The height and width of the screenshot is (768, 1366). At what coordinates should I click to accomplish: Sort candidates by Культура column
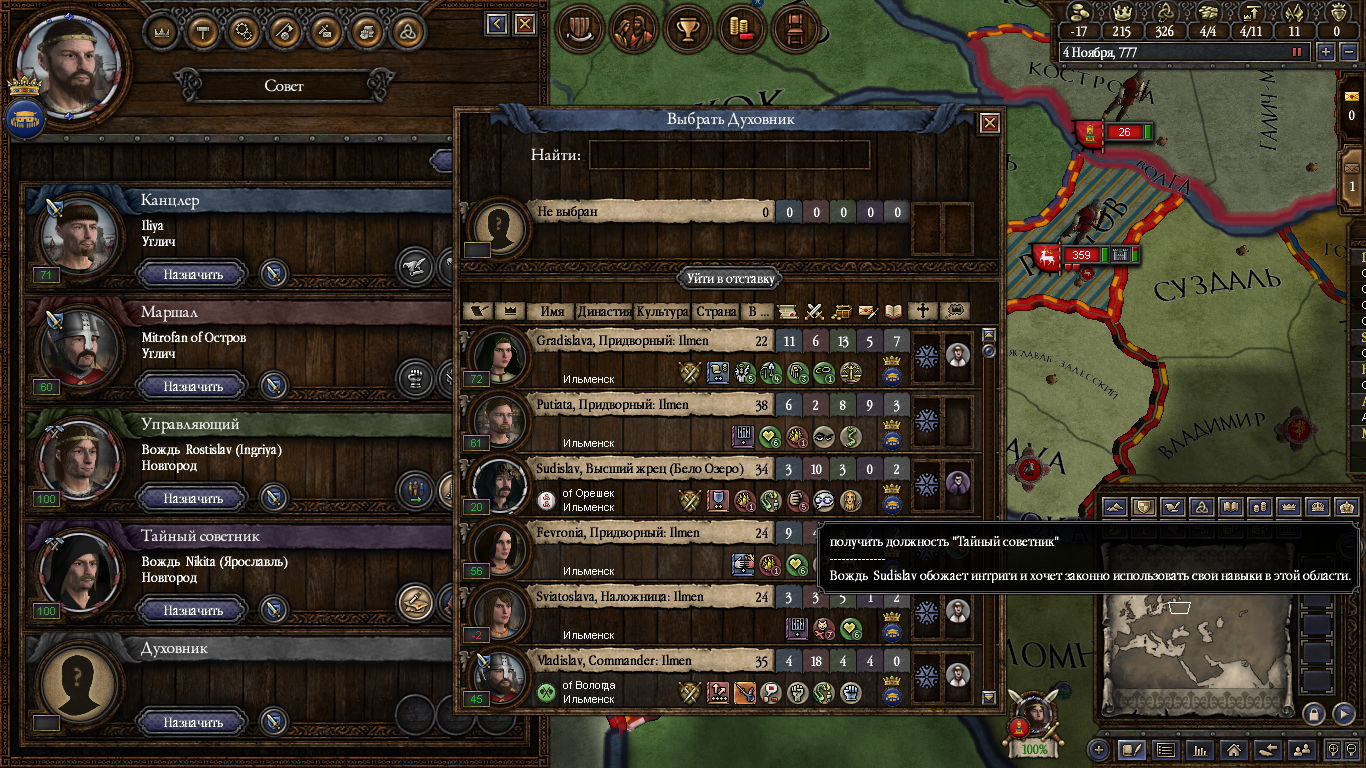click(x=662, y=311)
